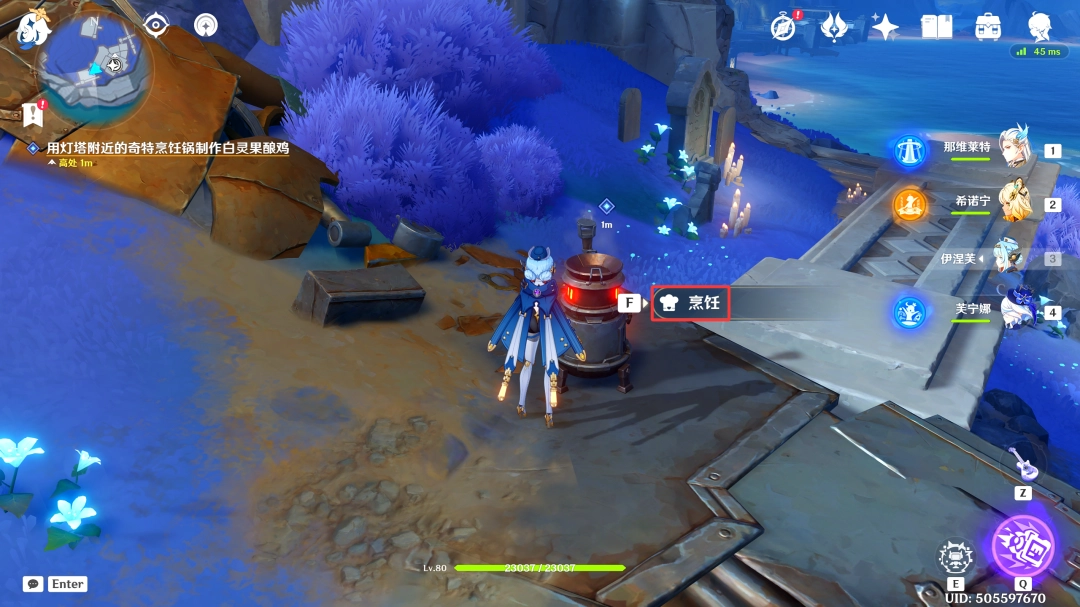Image resolution: width=1080 pixels, height=607 pixels.
Task: Open the four-point star wish icon
Action: (x=885, y=27)
